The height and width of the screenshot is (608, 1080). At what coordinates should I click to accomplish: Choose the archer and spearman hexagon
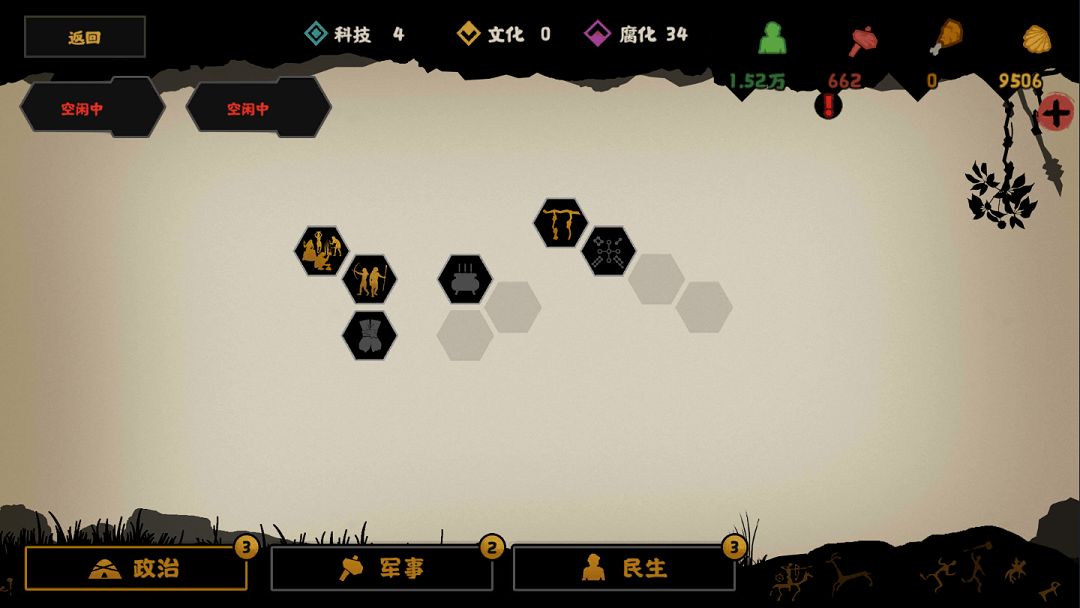tap(369, 279)
